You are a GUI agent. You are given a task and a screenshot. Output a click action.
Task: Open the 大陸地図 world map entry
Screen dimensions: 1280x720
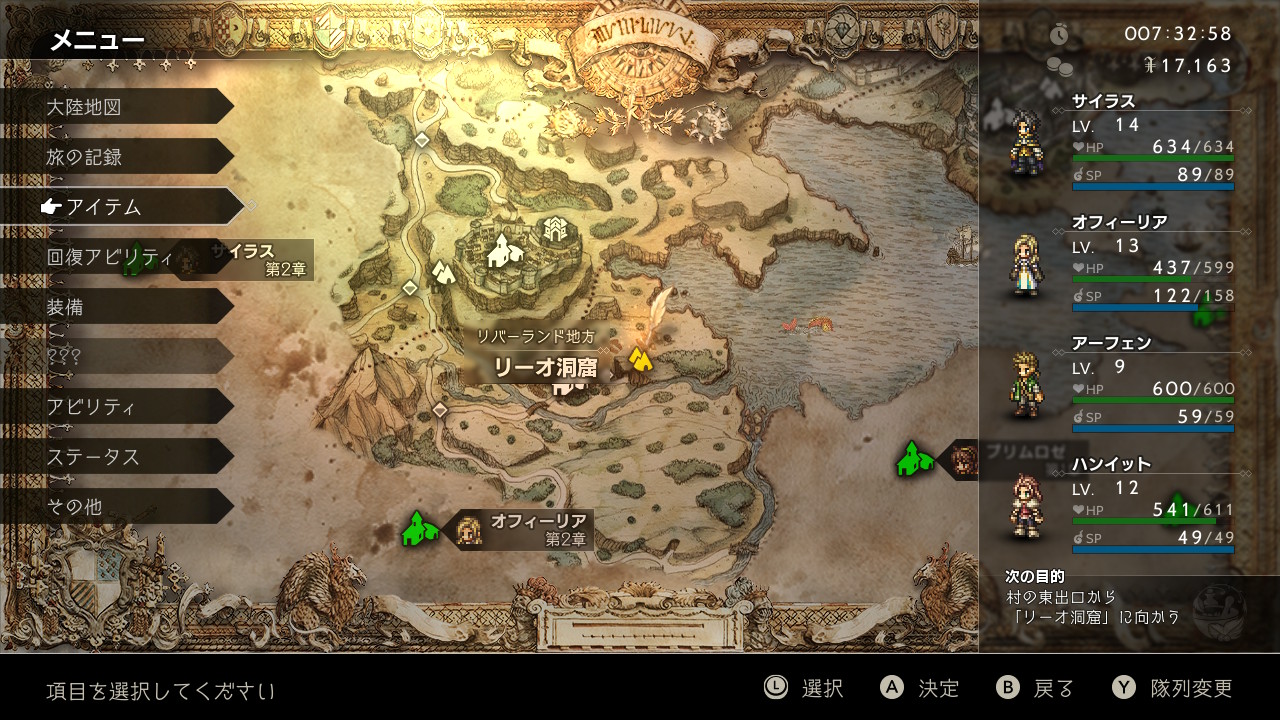115,107
